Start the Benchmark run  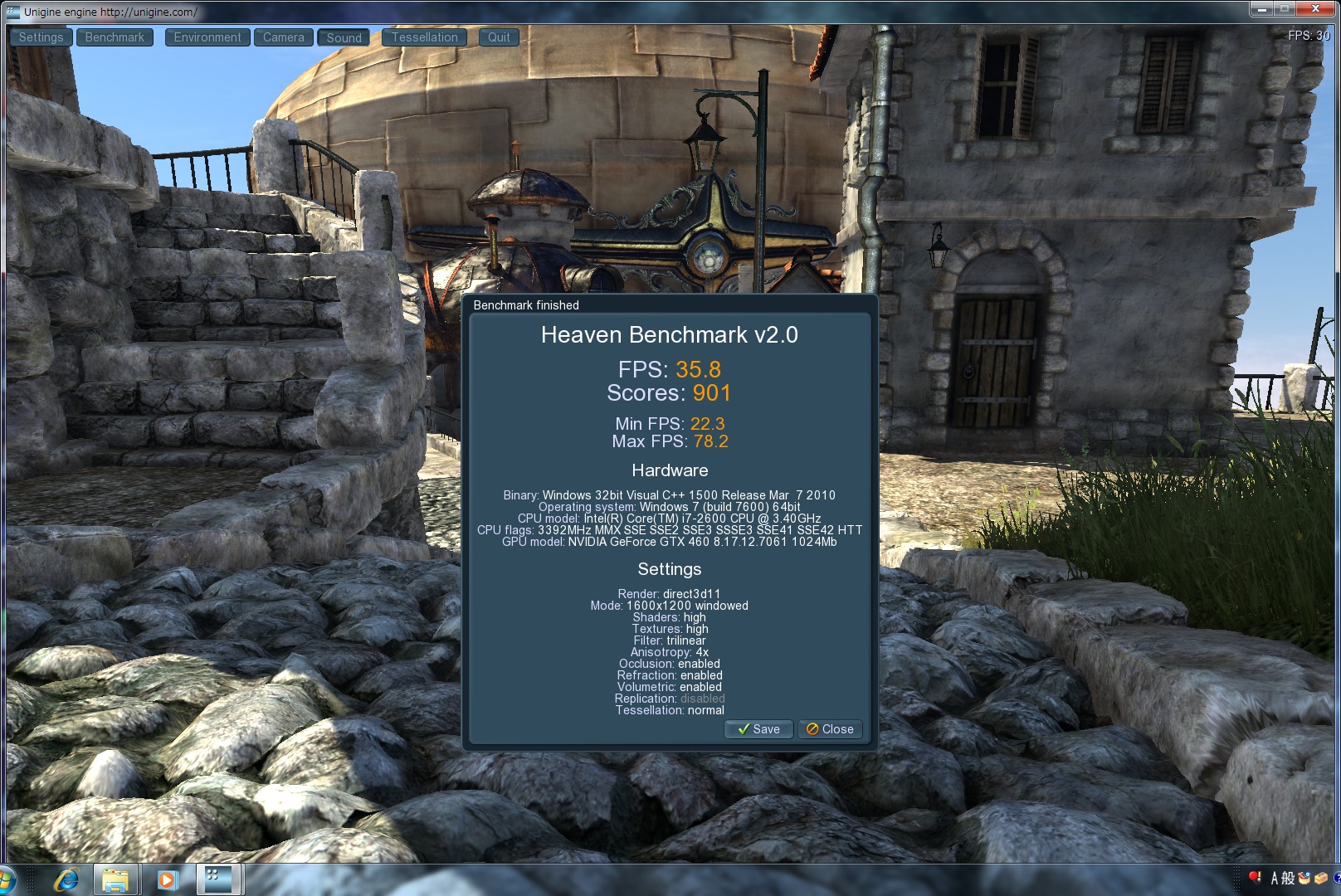click(115, 37)
